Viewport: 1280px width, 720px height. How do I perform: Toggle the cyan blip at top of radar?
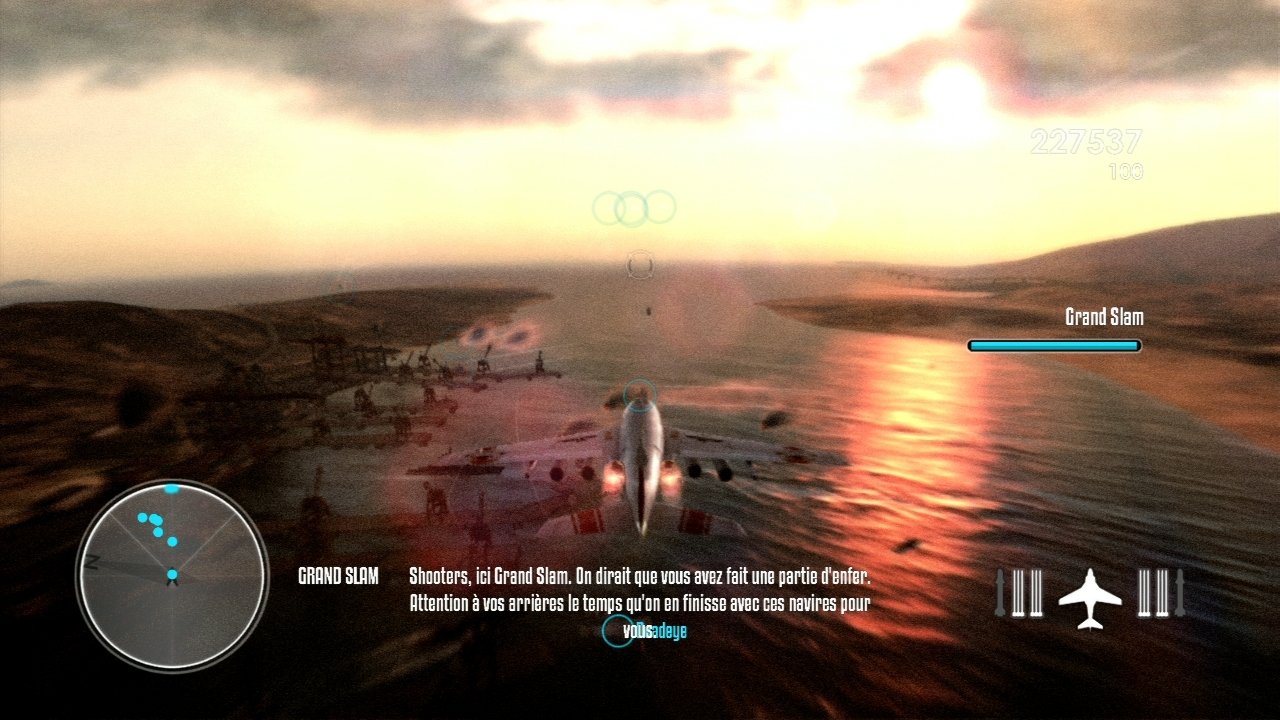tap(171, 488)
